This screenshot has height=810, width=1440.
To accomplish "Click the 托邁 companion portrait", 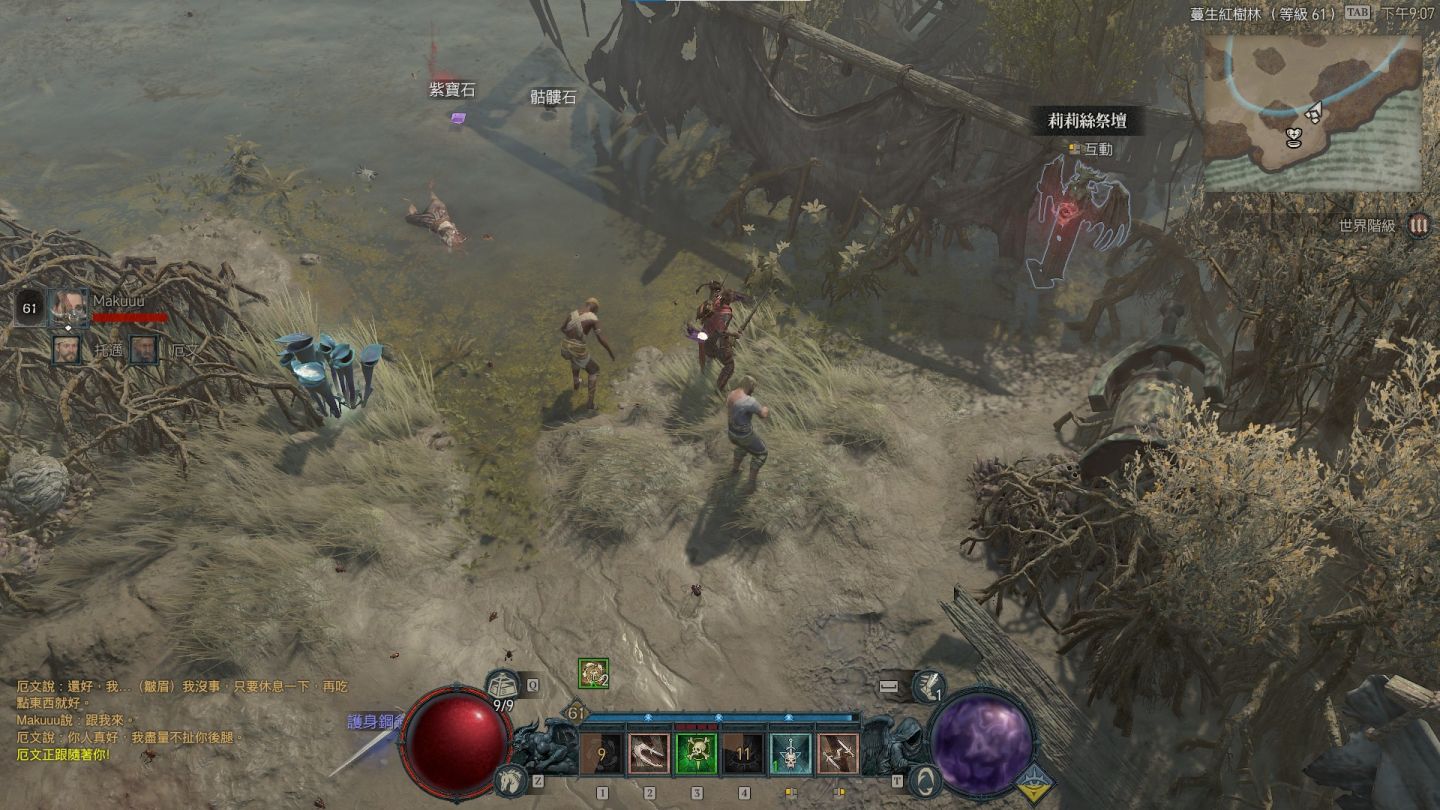I will pos(66,349).
